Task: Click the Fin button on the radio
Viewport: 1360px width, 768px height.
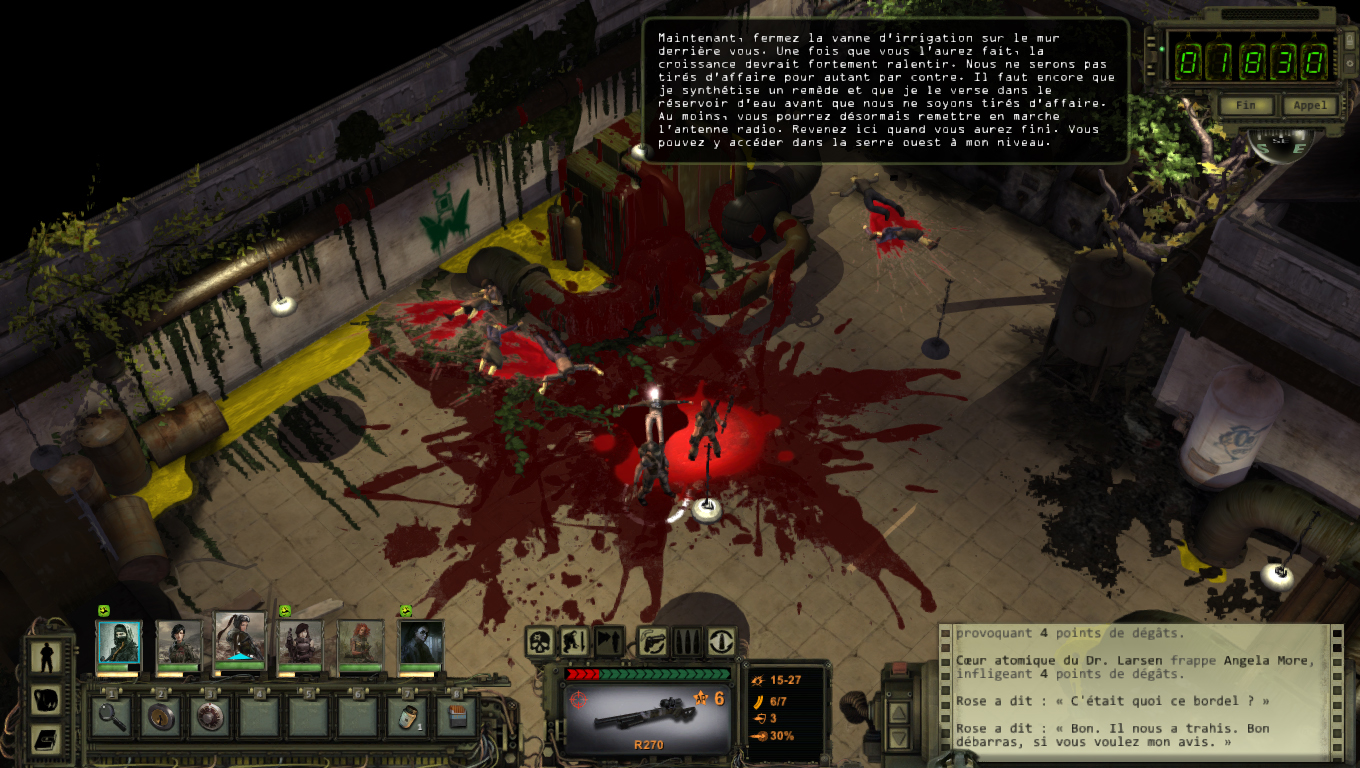Action: coord(1246,105)
